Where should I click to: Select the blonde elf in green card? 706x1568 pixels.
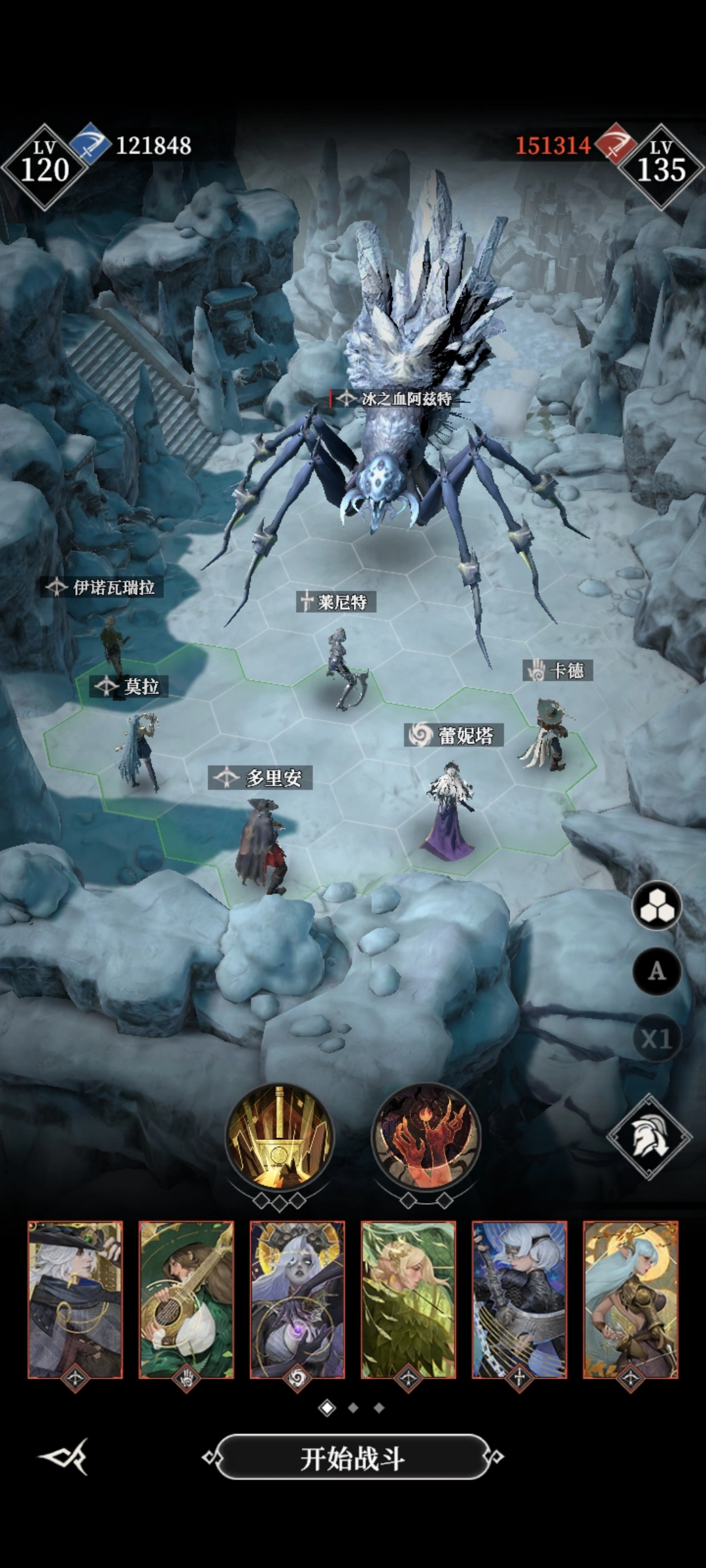[409, 1300]
